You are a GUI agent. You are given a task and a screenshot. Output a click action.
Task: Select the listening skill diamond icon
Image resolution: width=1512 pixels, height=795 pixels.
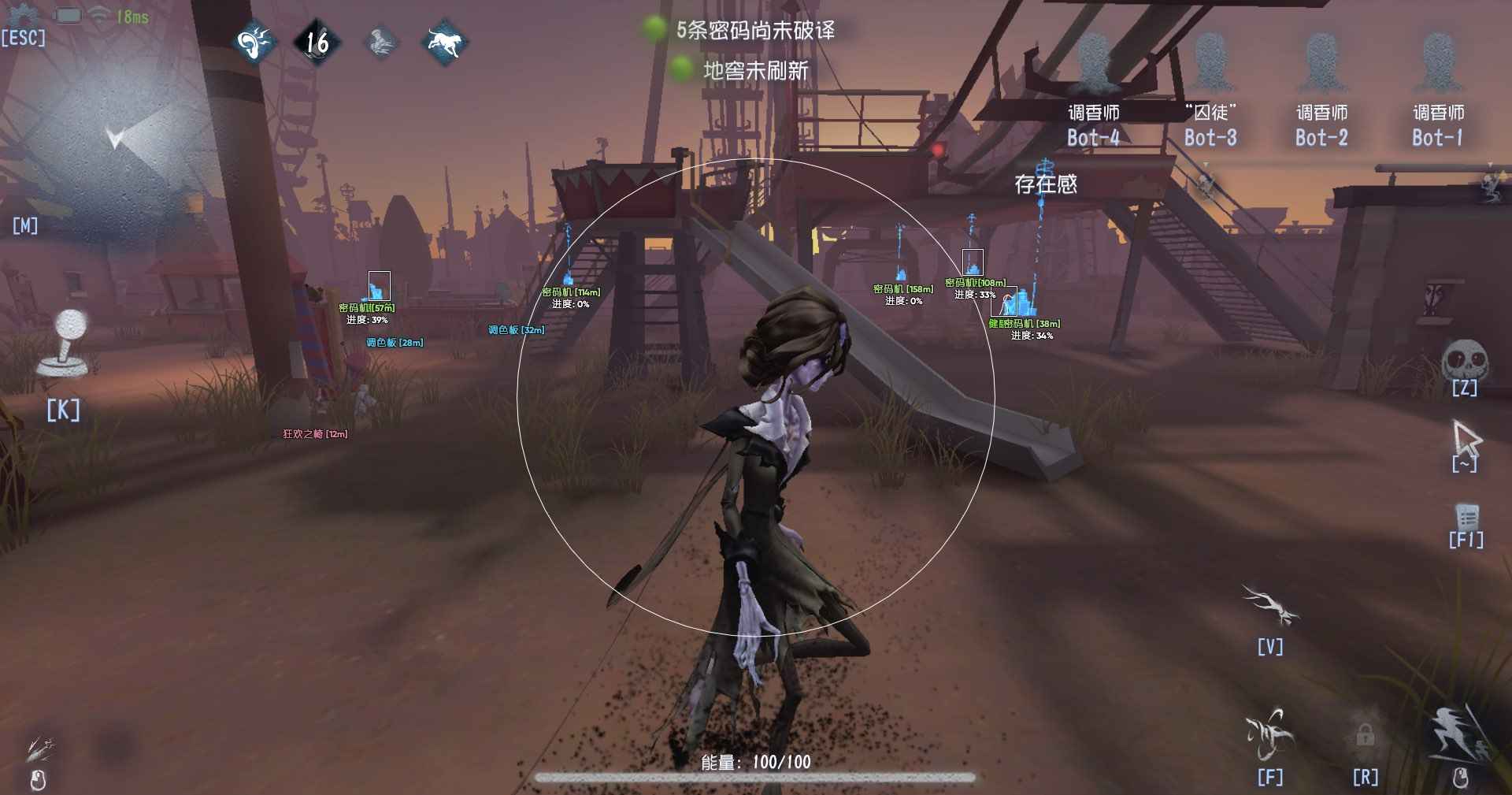click(252, 43)
